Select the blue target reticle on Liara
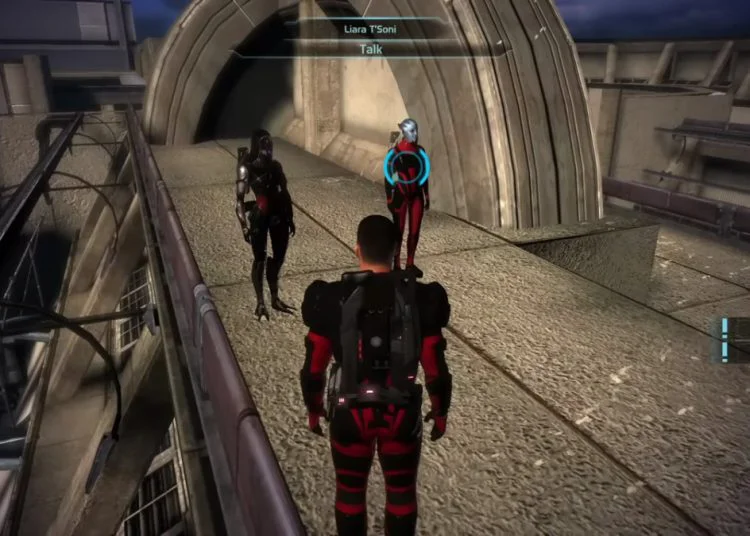 406,167
